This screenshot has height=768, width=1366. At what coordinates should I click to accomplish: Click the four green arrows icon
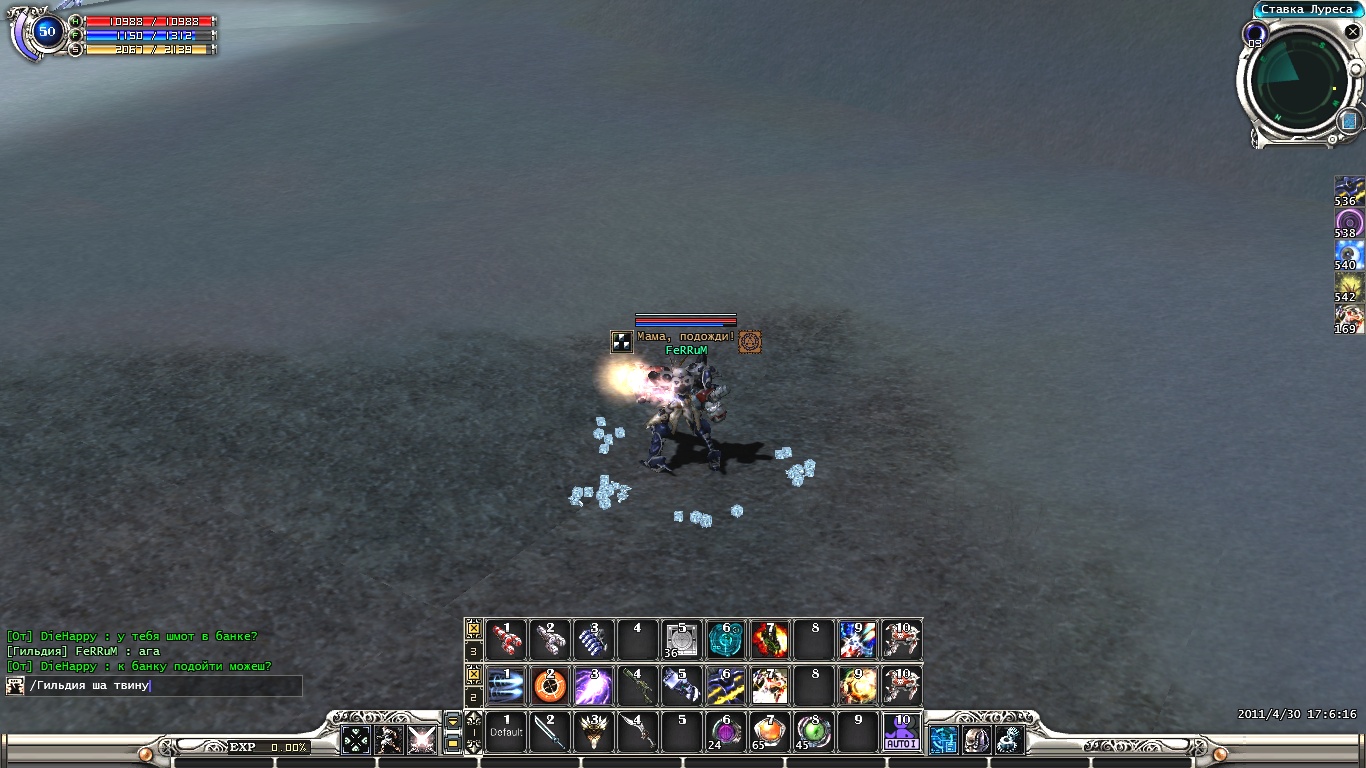tap(356, 739)
